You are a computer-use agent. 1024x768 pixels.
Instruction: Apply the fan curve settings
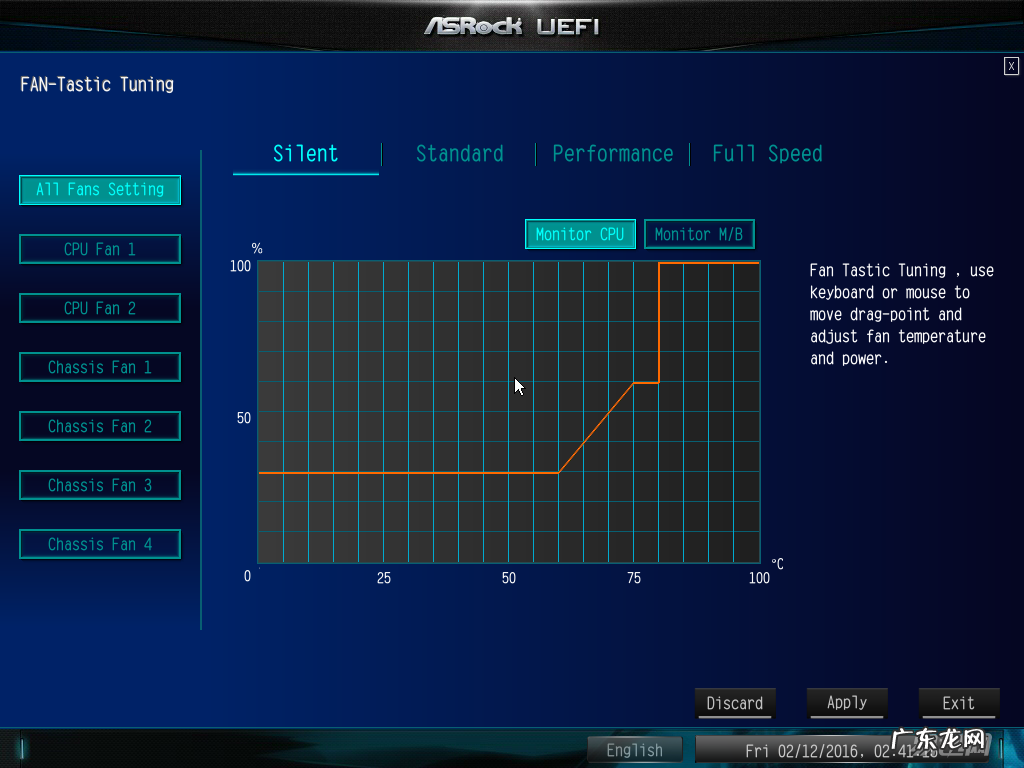[x=846, y=703]
